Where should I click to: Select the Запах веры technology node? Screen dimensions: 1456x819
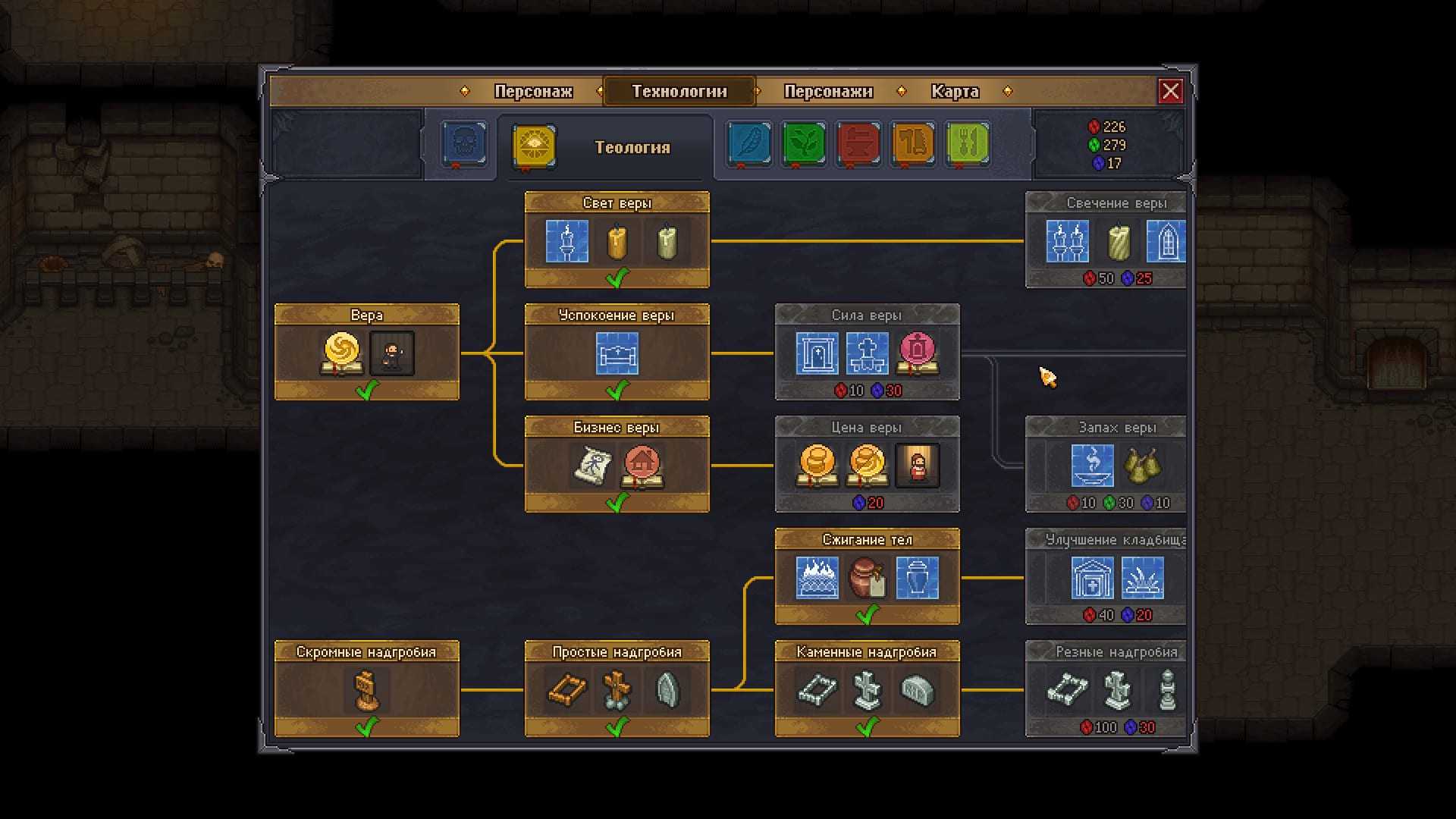coord(1106,464)
